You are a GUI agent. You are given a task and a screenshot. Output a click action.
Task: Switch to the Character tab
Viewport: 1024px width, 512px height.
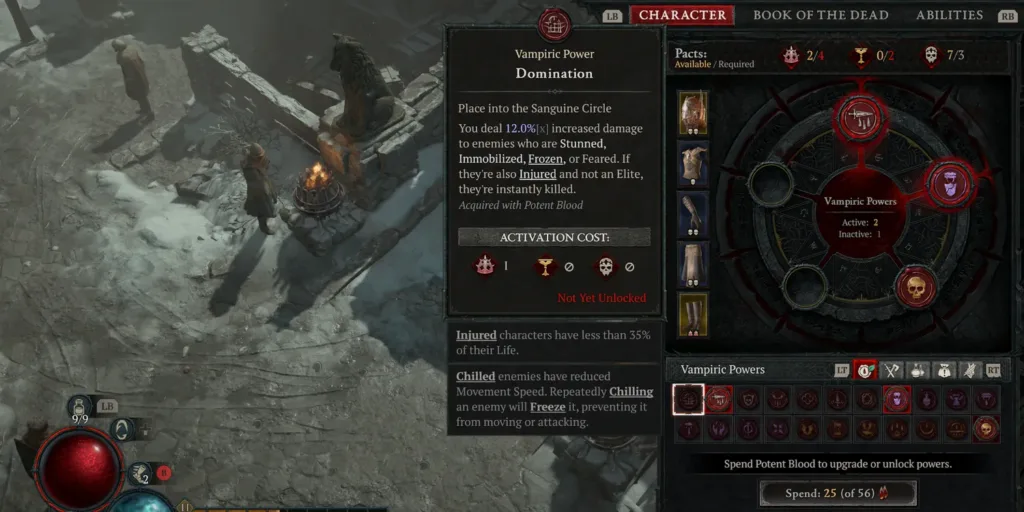pyautogui.click(x=682, y=15)
